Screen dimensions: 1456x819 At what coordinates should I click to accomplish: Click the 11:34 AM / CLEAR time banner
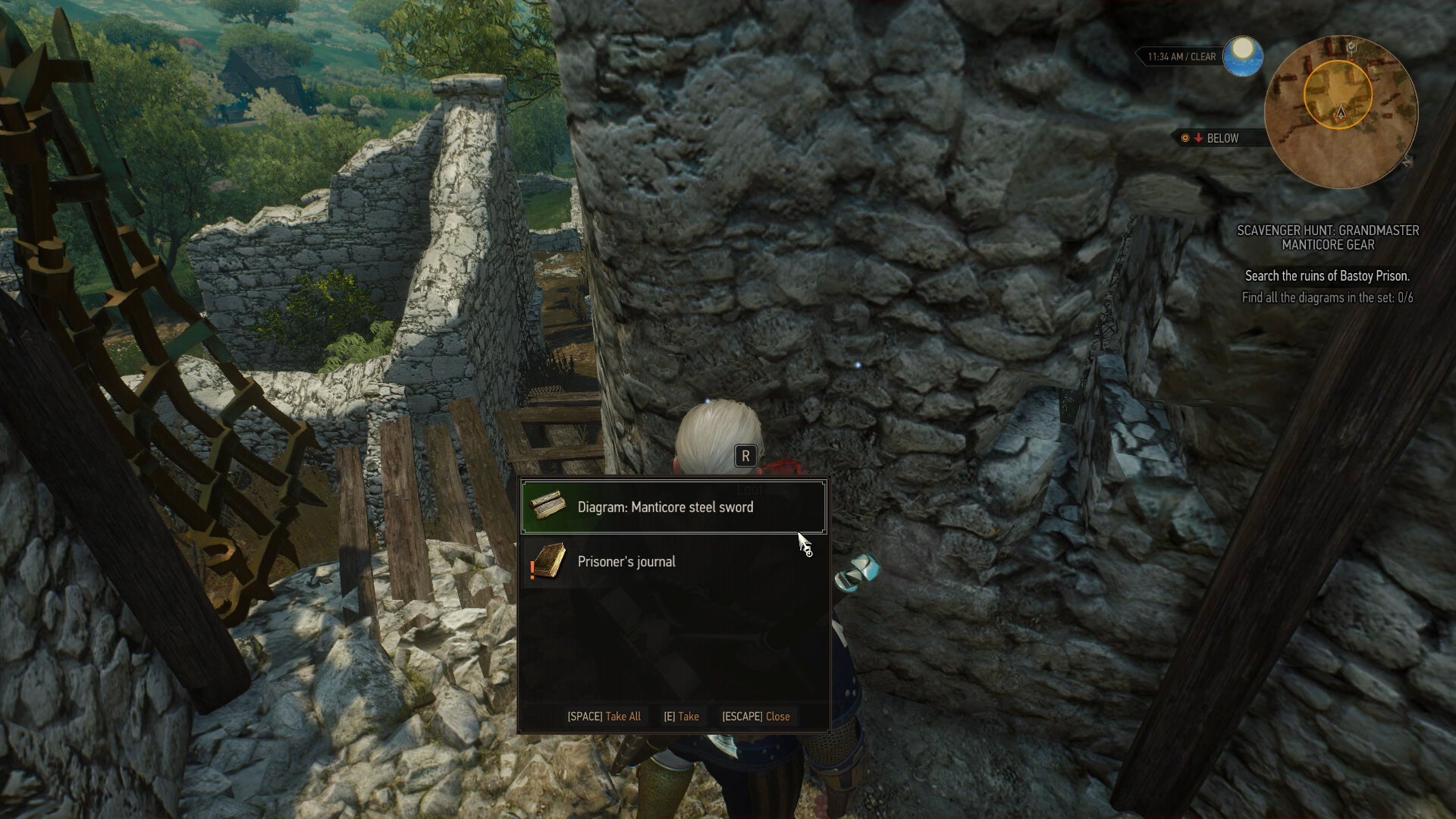click(1181, 56)
